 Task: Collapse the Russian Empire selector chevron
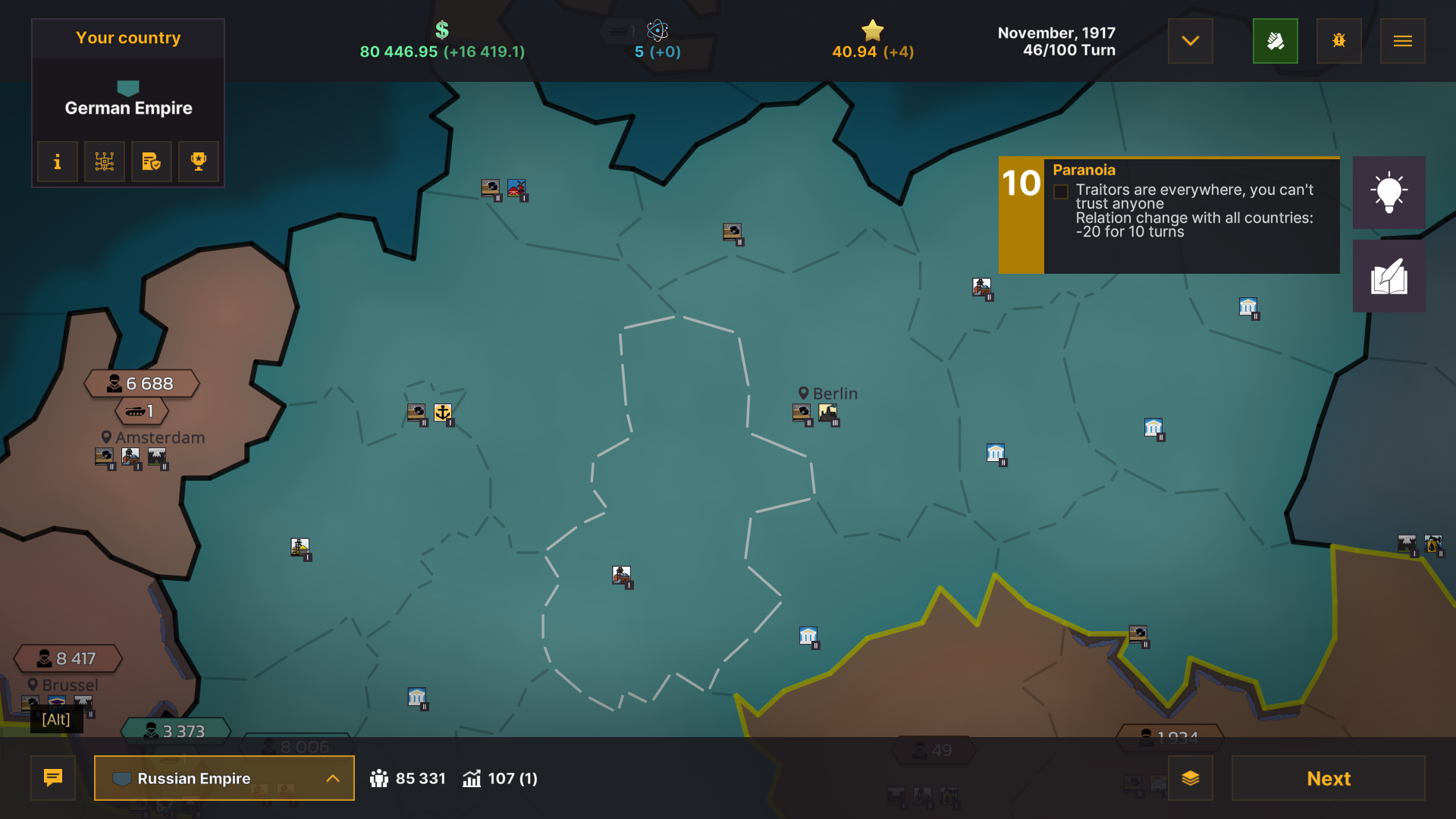pos(331,778)
